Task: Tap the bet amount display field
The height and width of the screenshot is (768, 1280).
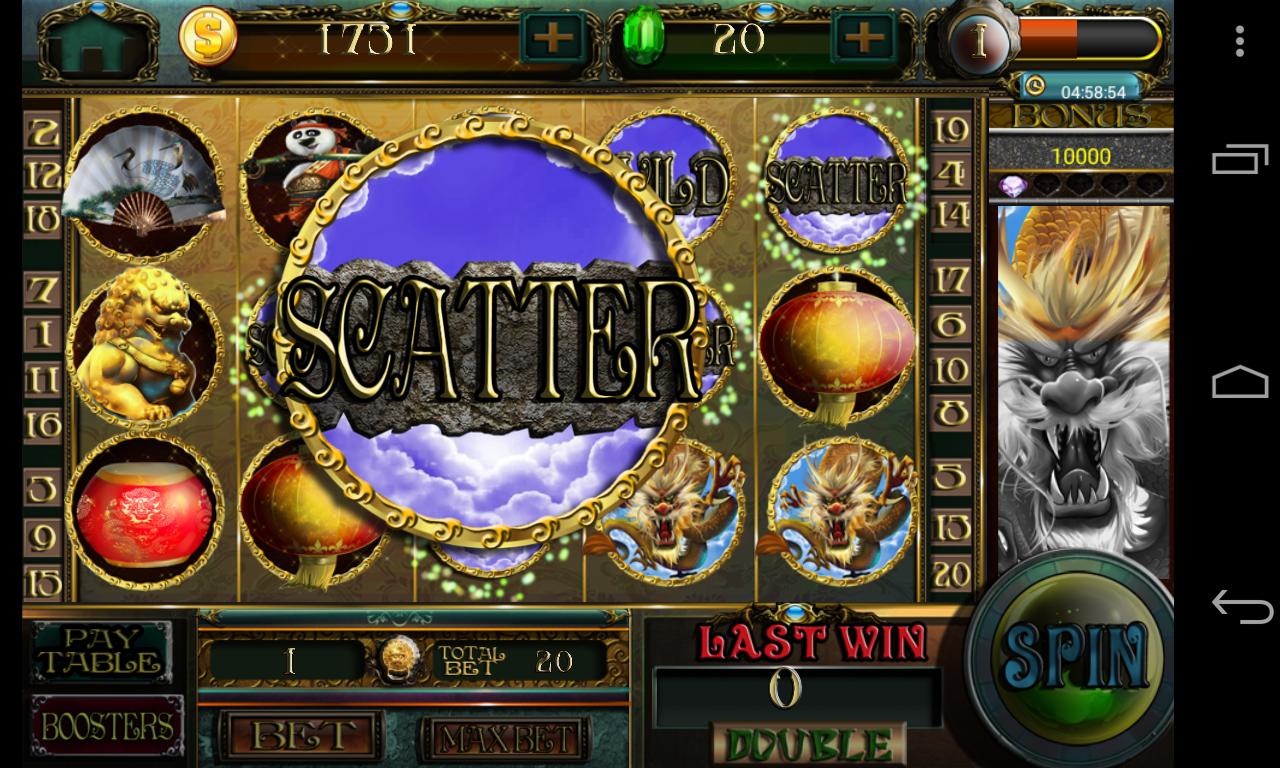Action: [x=289, y=660]
